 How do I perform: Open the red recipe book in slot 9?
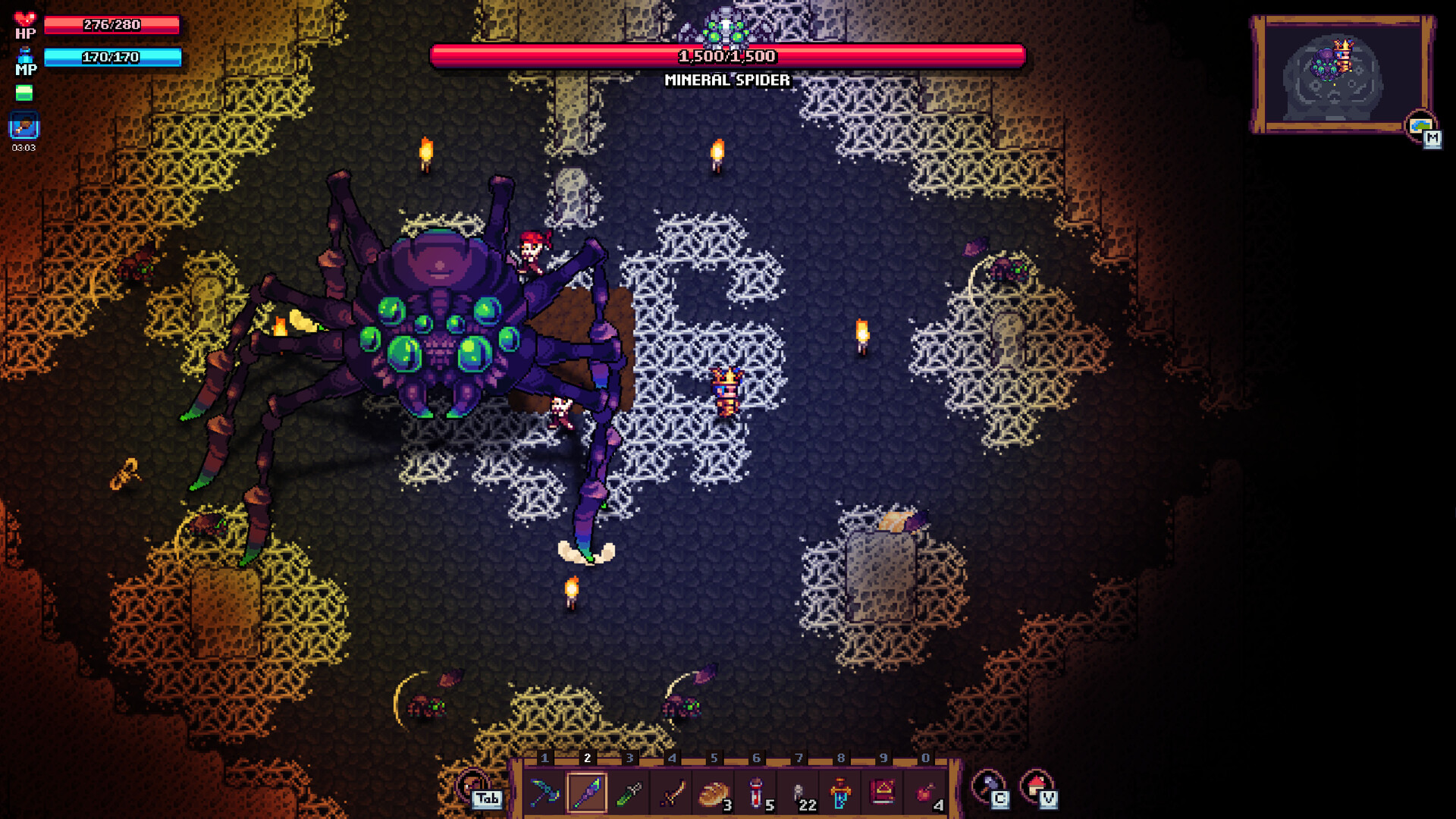[x=884, y=791]
